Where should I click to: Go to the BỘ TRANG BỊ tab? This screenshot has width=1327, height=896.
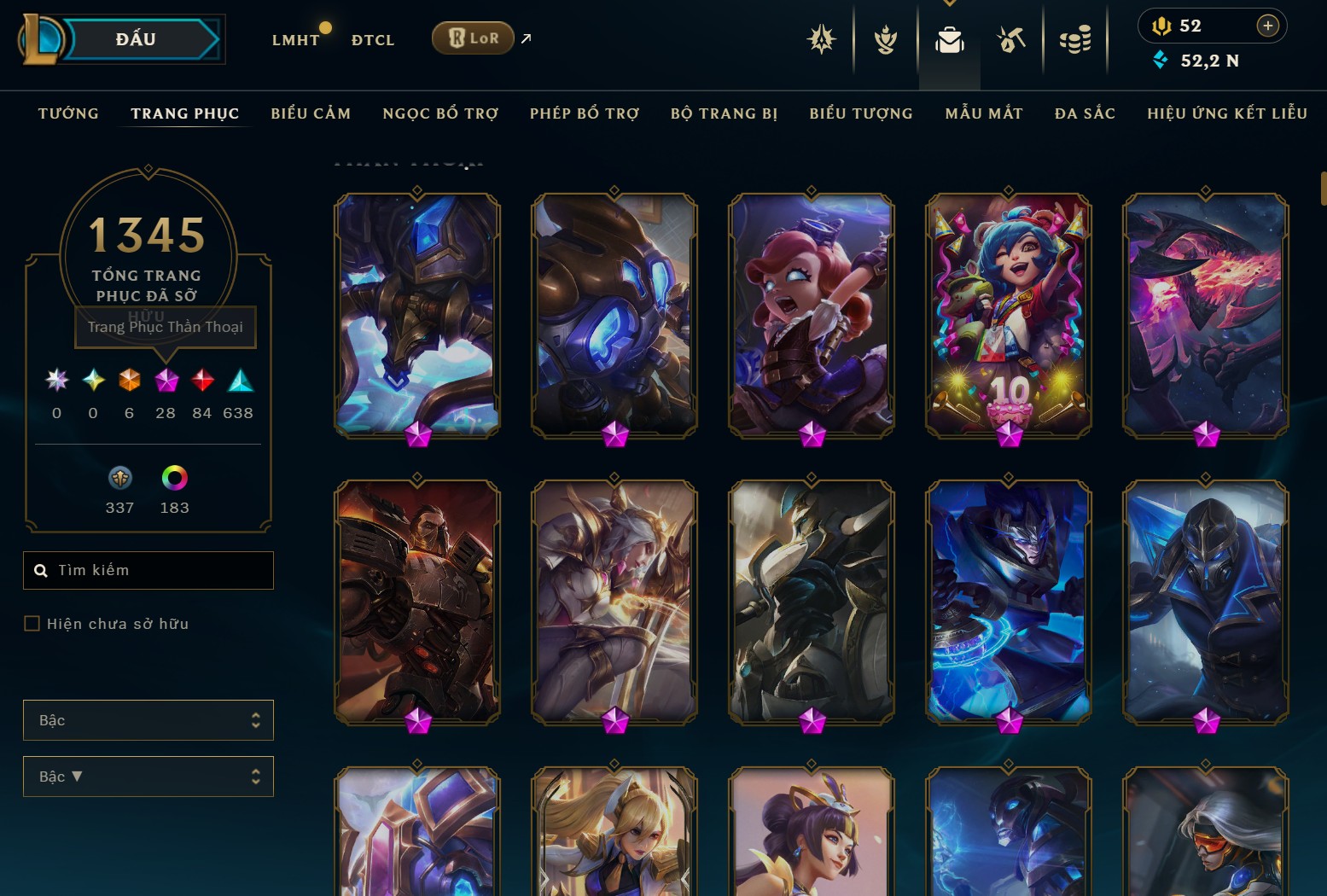coord(724,113)
